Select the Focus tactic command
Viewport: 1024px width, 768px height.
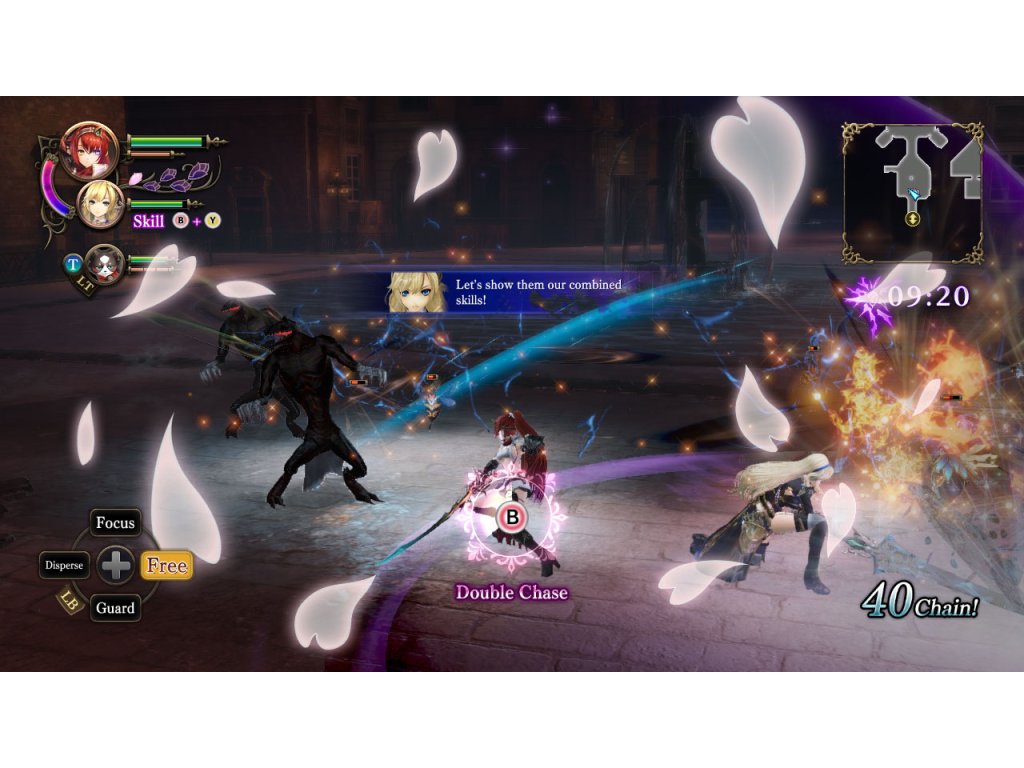[115, 523]
